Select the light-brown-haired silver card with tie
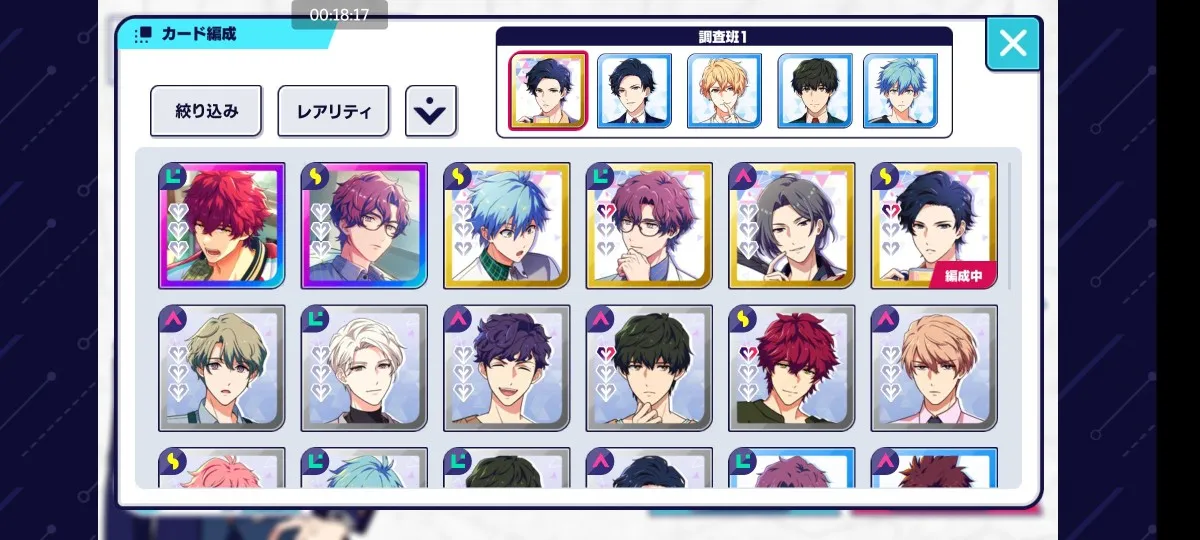Viewport: 1200px width, 540px height. 934,368
